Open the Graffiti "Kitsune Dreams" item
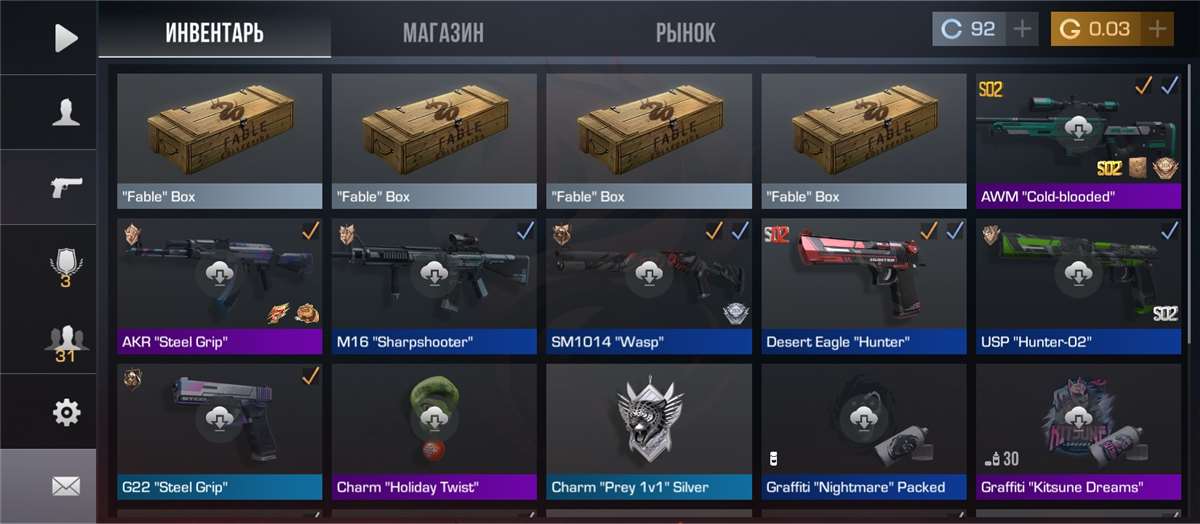The image size is (1200, 524). click(x=1078, y=431)
